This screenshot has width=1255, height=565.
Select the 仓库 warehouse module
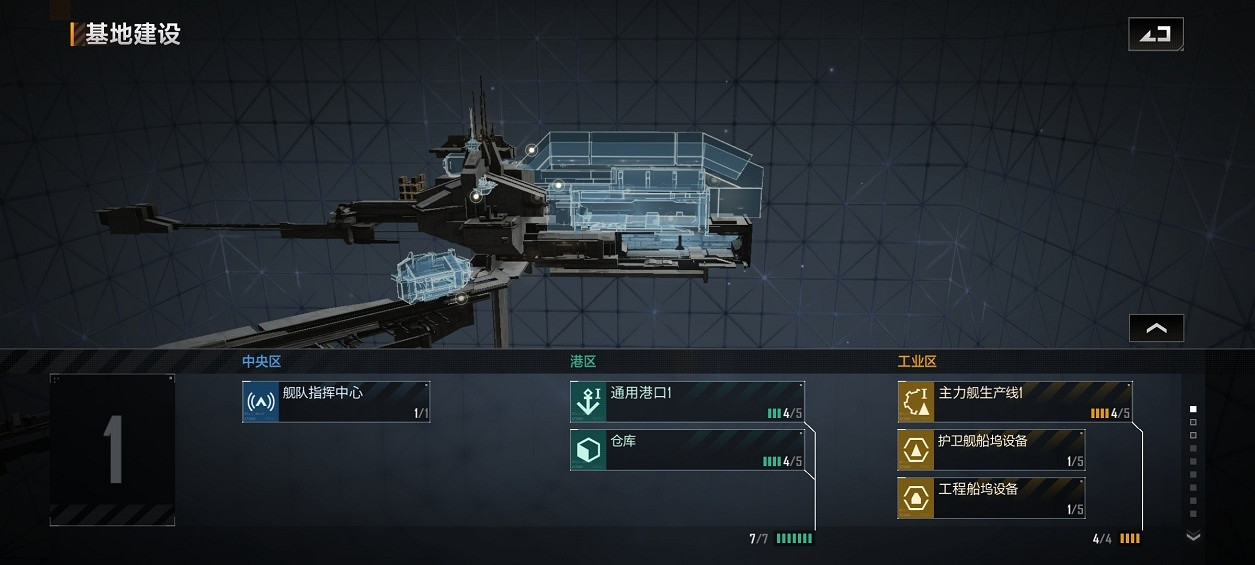(x=687, y=450)
